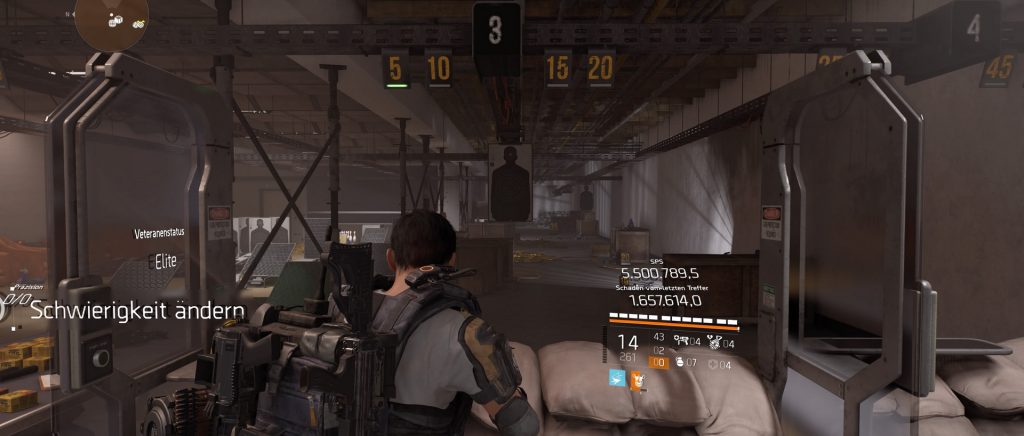Image resolution: width=1024 pixels, height=436 pixels.
Task: Select the grenade icon
Action: point(678,362)
